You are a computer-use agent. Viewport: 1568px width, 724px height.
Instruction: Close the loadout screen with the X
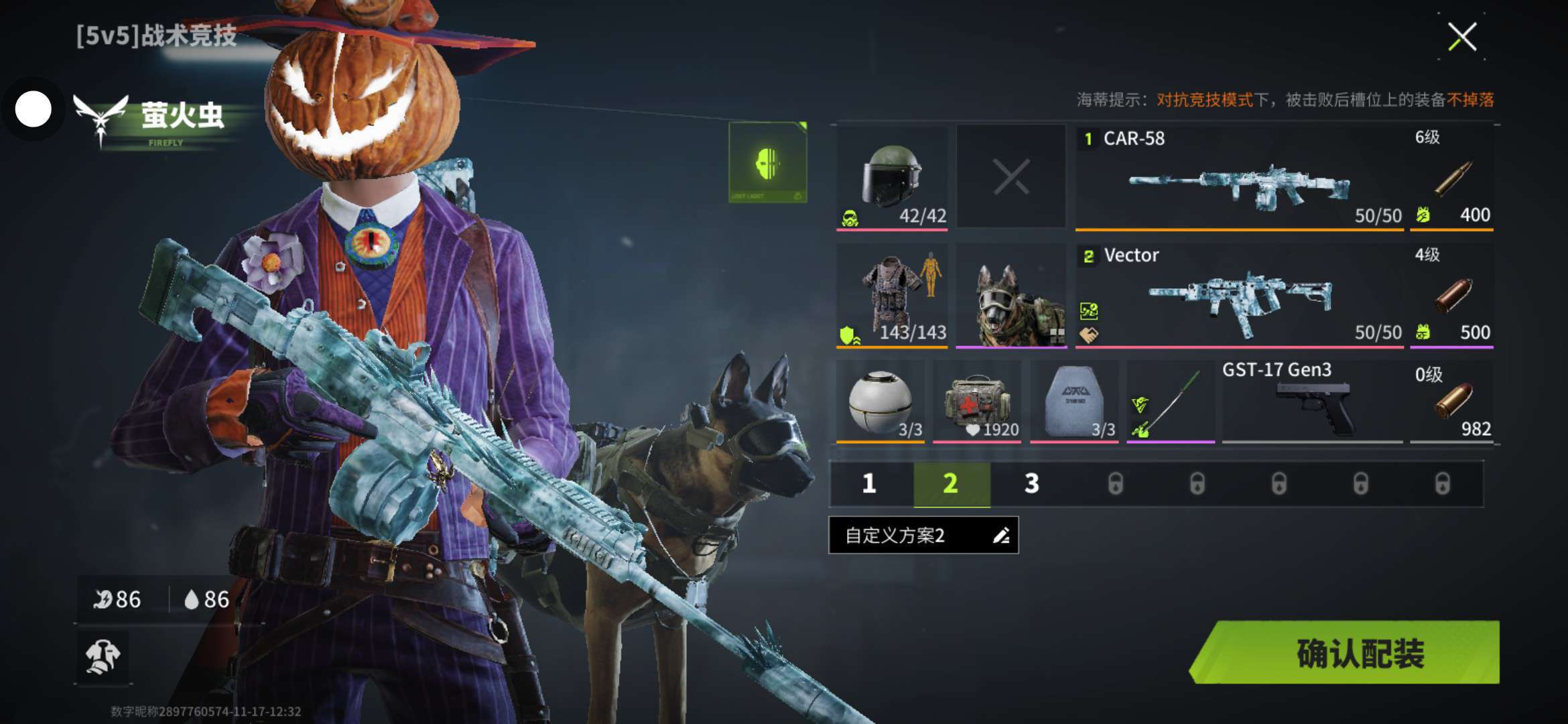click(1462, 37)
